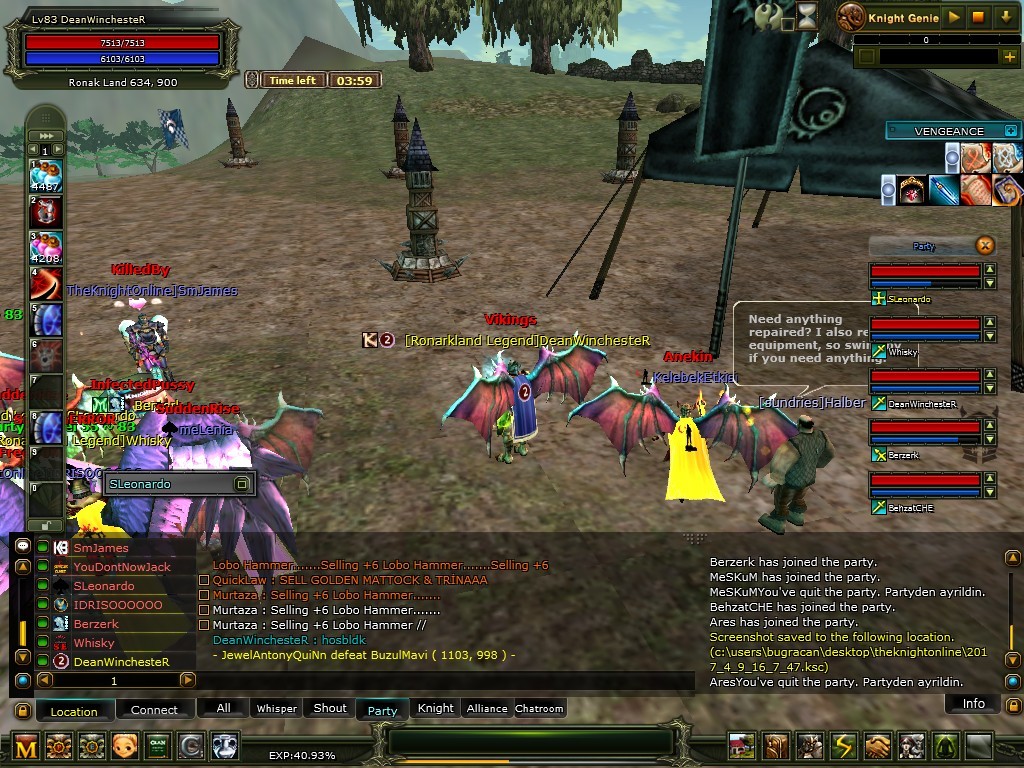This screenshot has width=1024, height=768.
Task: Choose the All chat tab
Action: (223, 708)
